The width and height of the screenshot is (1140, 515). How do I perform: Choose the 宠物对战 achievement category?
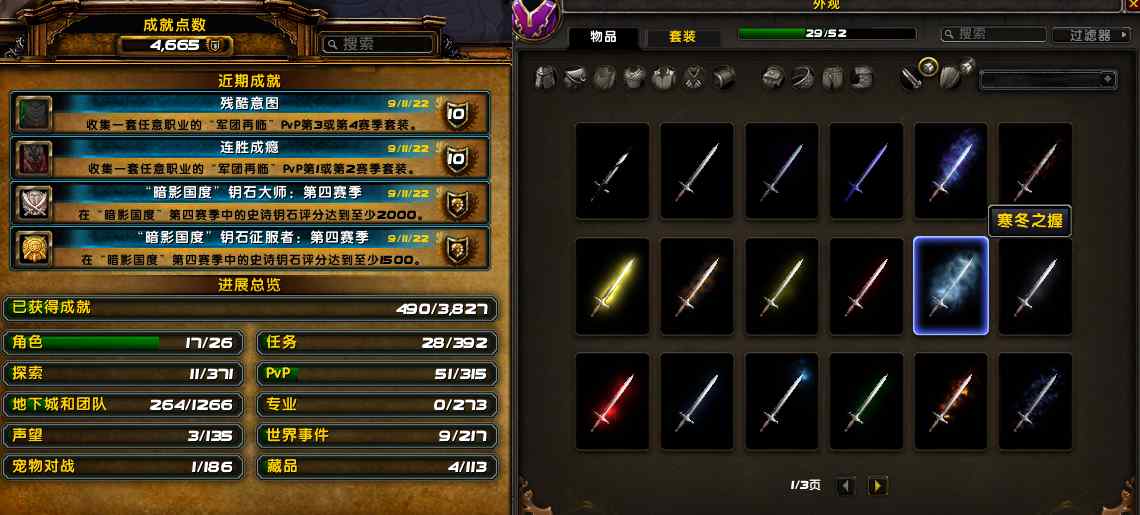124,466
